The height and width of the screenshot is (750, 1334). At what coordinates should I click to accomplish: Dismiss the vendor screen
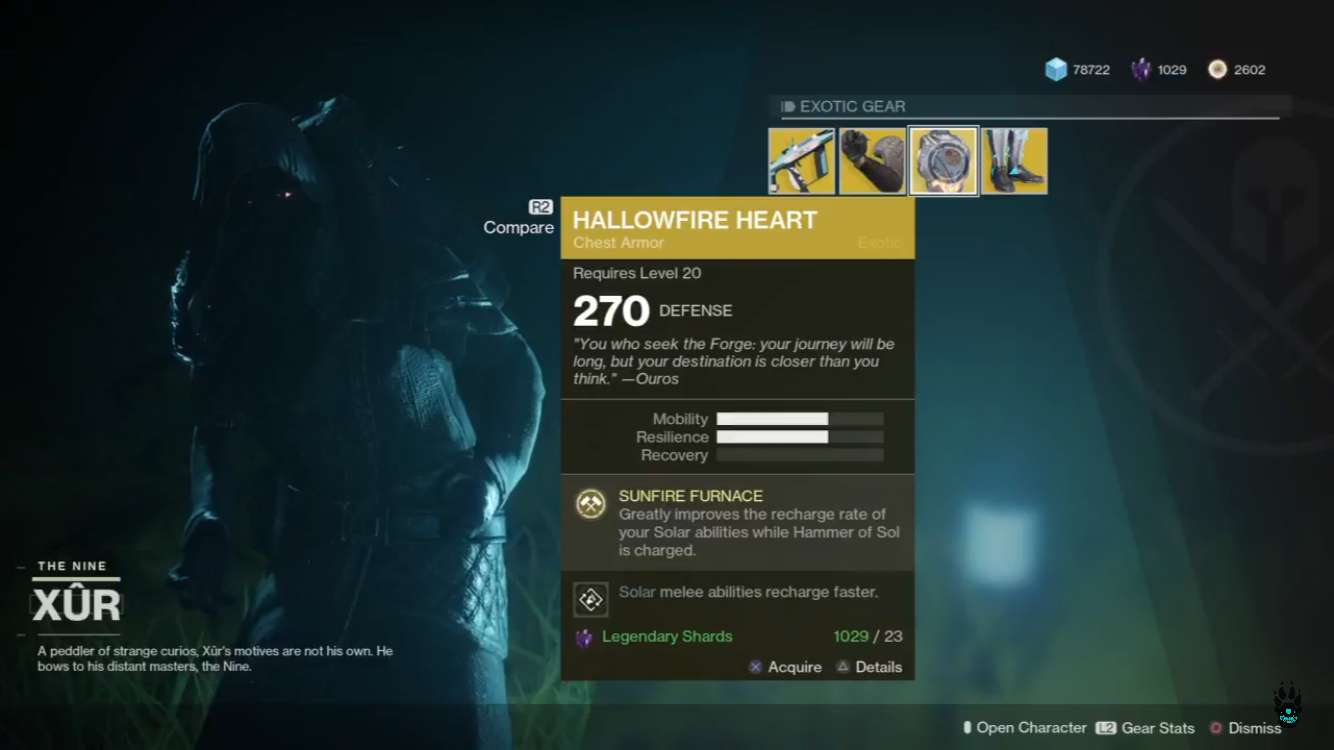1246,728
